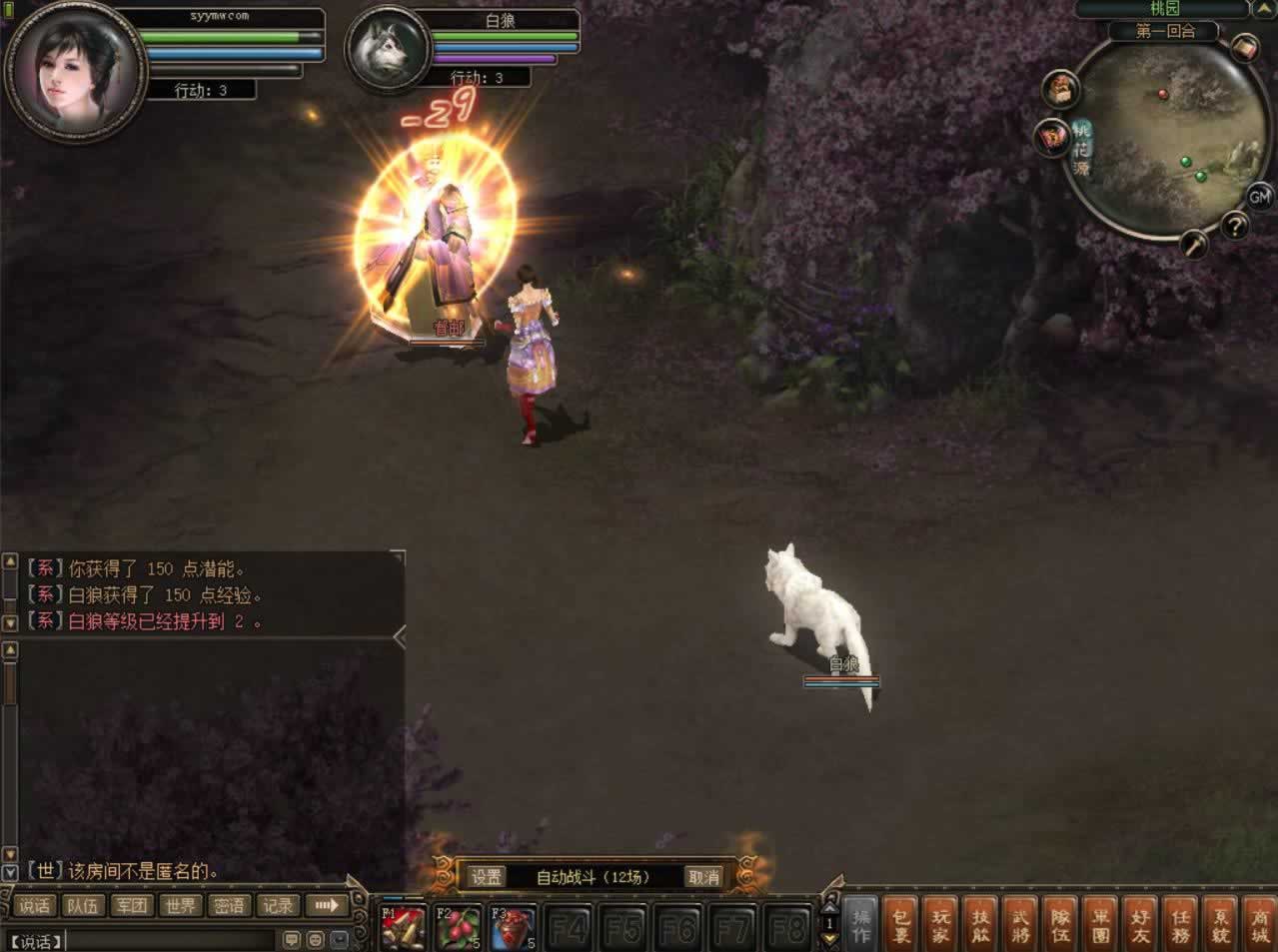Viewport: 1278px width, 952px height.
Task: Switch chat to 队伍 team channel
Action: click(x=82, y=906)
